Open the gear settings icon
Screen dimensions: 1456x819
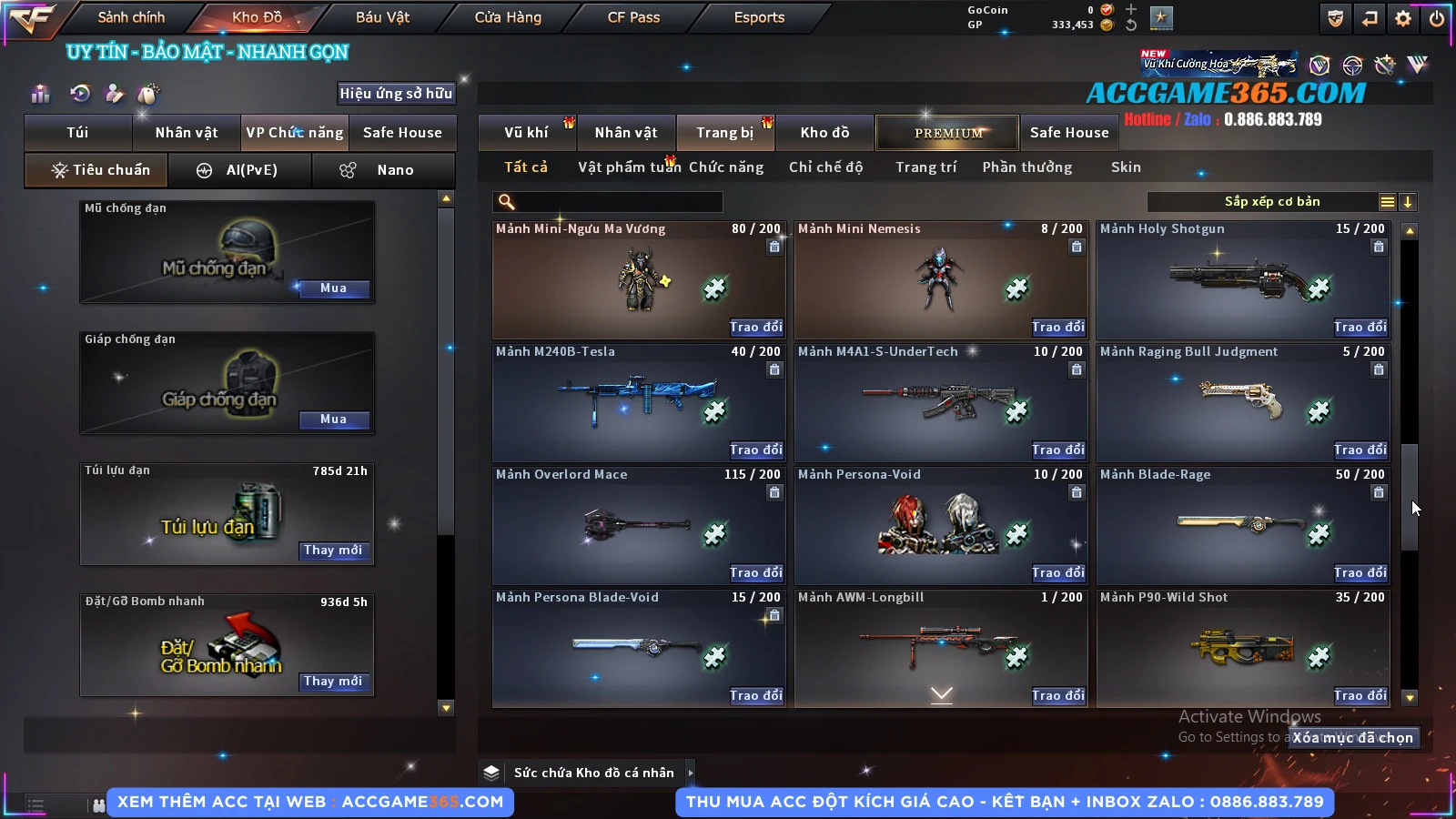coord(1403,18)
